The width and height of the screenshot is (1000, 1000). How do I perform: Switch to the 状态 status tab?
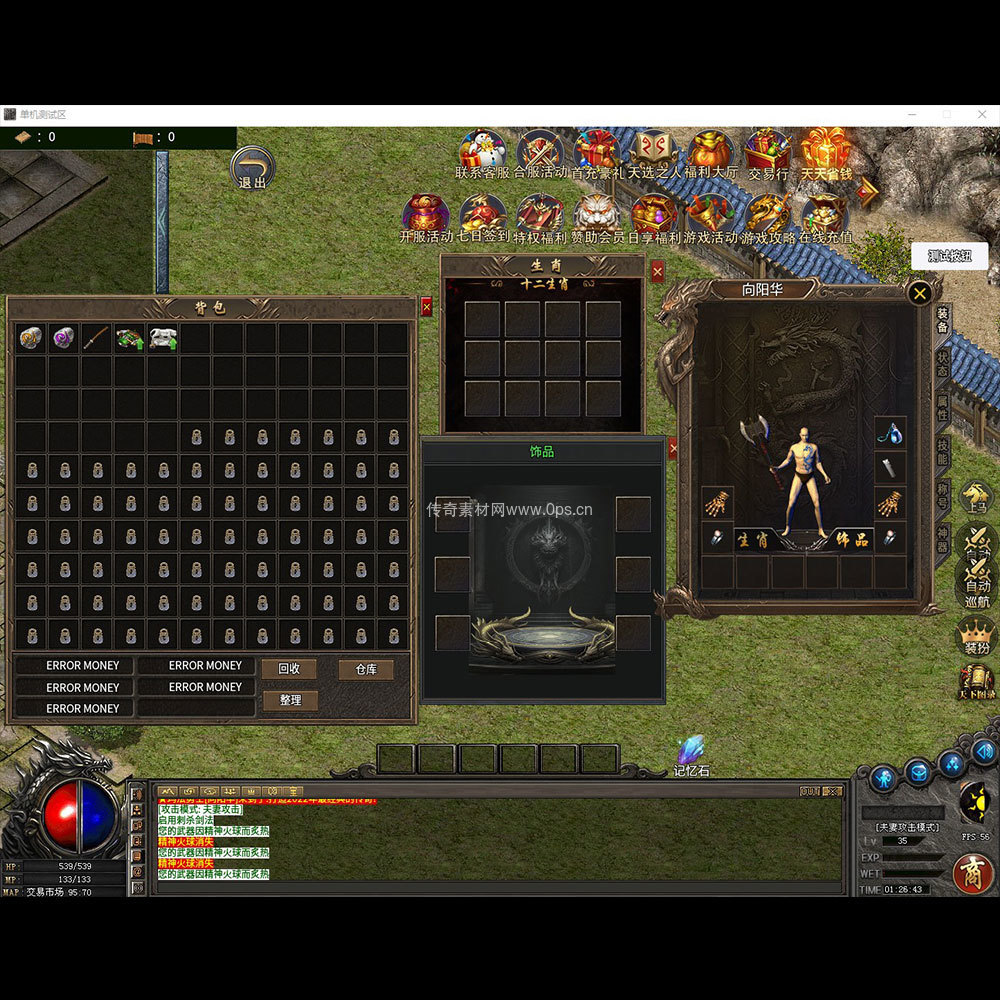(x=942, y=364)
